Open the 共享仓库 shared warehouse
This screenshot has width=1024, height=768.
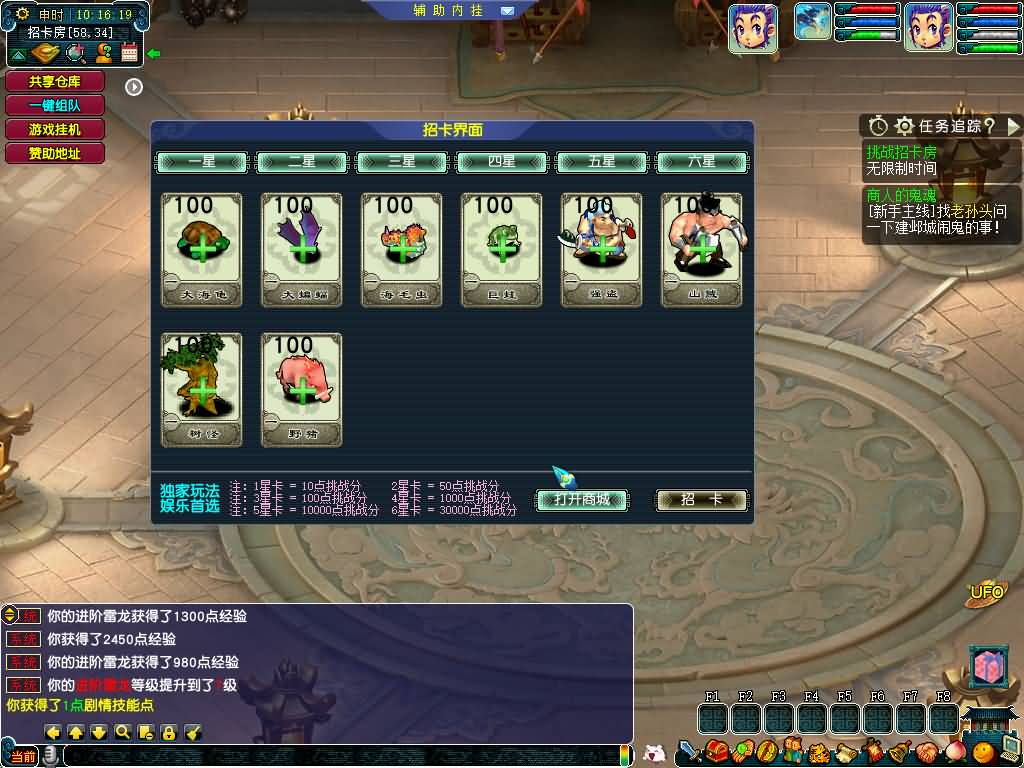54,82
